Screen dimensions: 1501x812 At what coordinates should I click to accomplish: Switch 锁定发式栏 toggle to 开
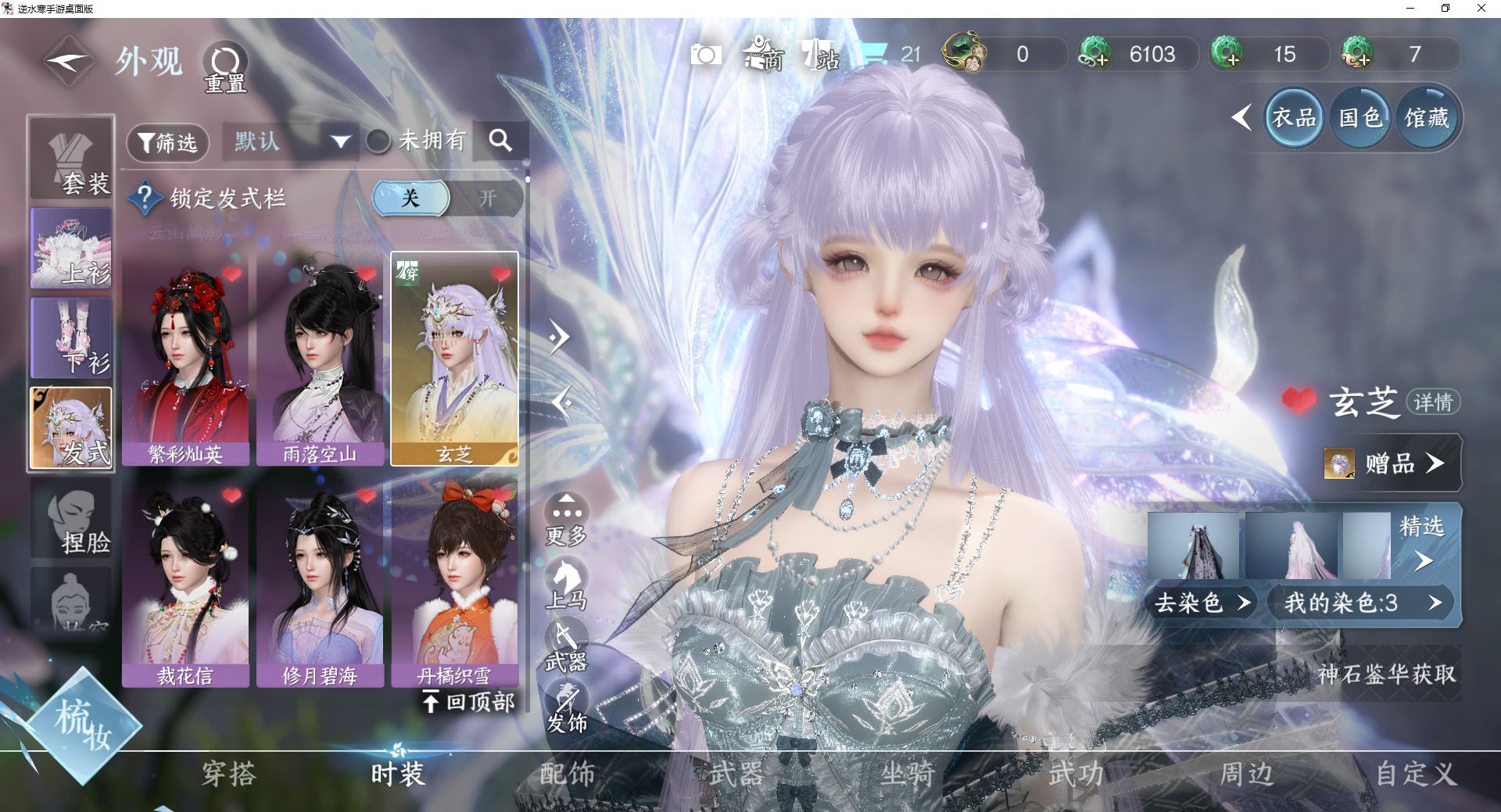[487, 199]
